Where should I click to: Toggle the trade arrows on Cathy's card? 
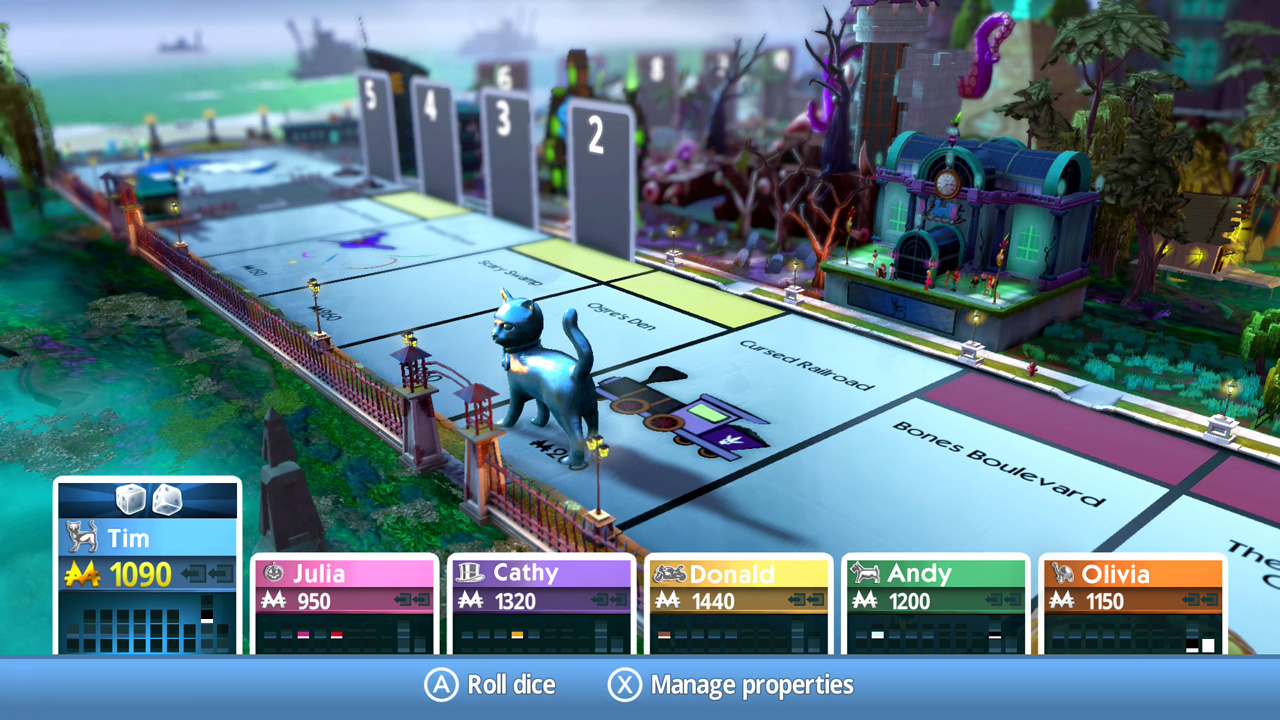(608, 601)
